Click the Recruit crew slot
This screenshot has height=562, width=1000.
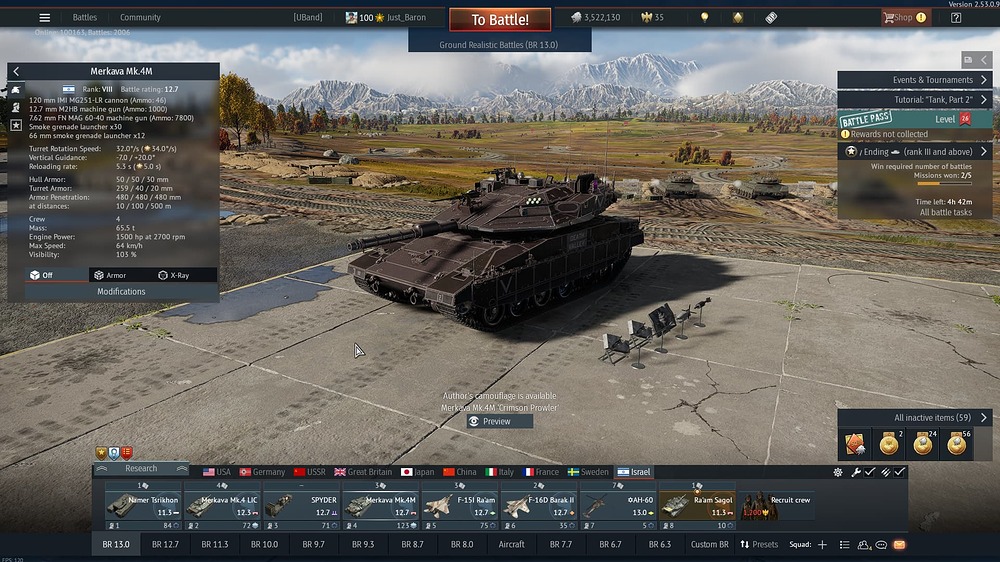coord(776,505)
